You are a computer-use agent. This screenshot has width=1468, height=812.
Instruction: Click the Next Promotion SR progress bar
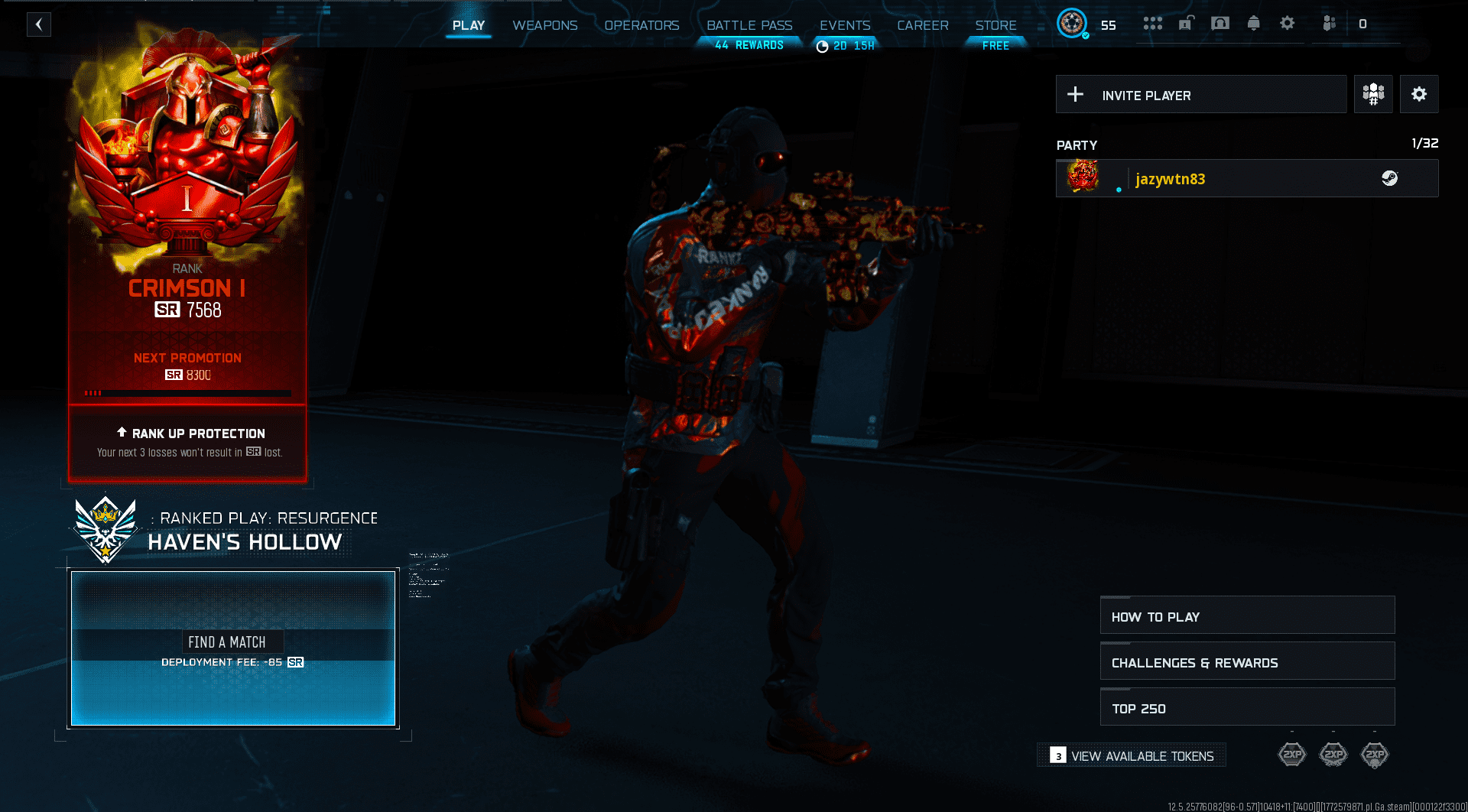pos(187,392)
